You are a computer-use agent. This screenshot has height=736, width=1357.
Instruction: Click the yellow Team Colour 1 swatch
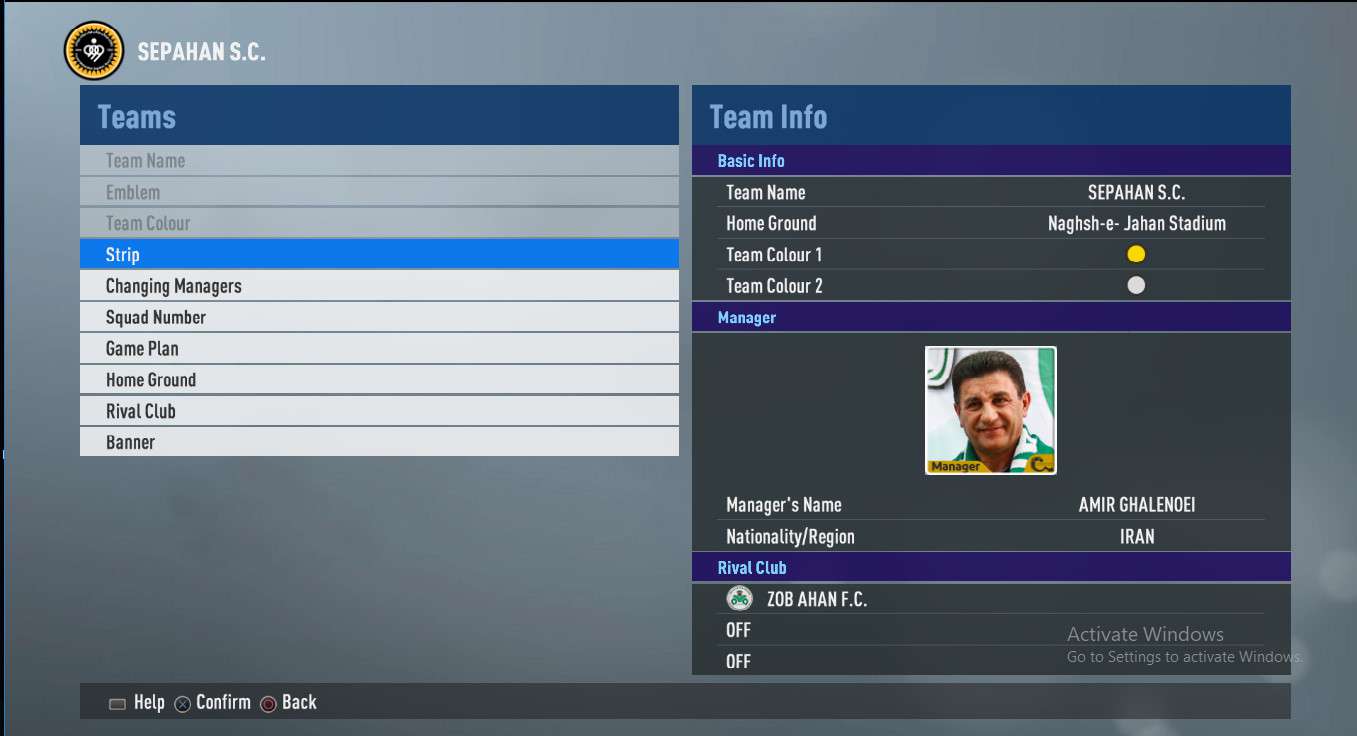click(x=1136, y=254)
